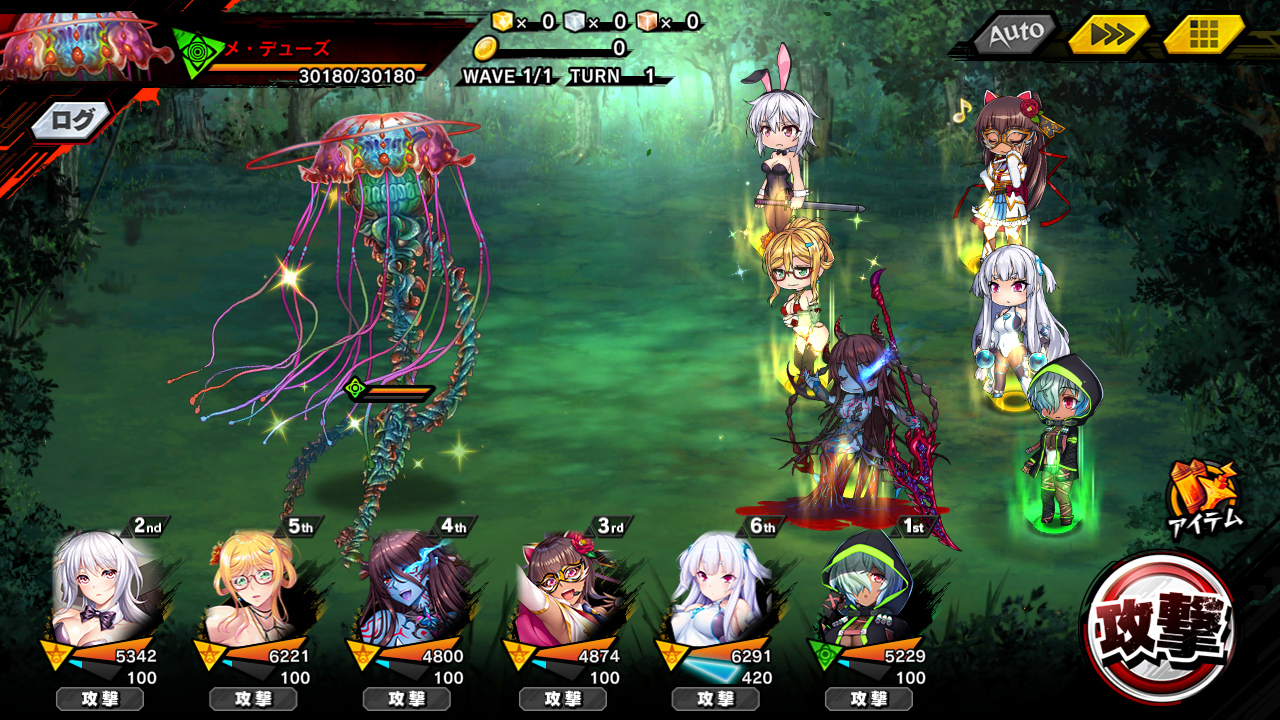Click 攻撃 under the 6221 HP character
This screenshot has height=720, width=1280.
point(254,699)
